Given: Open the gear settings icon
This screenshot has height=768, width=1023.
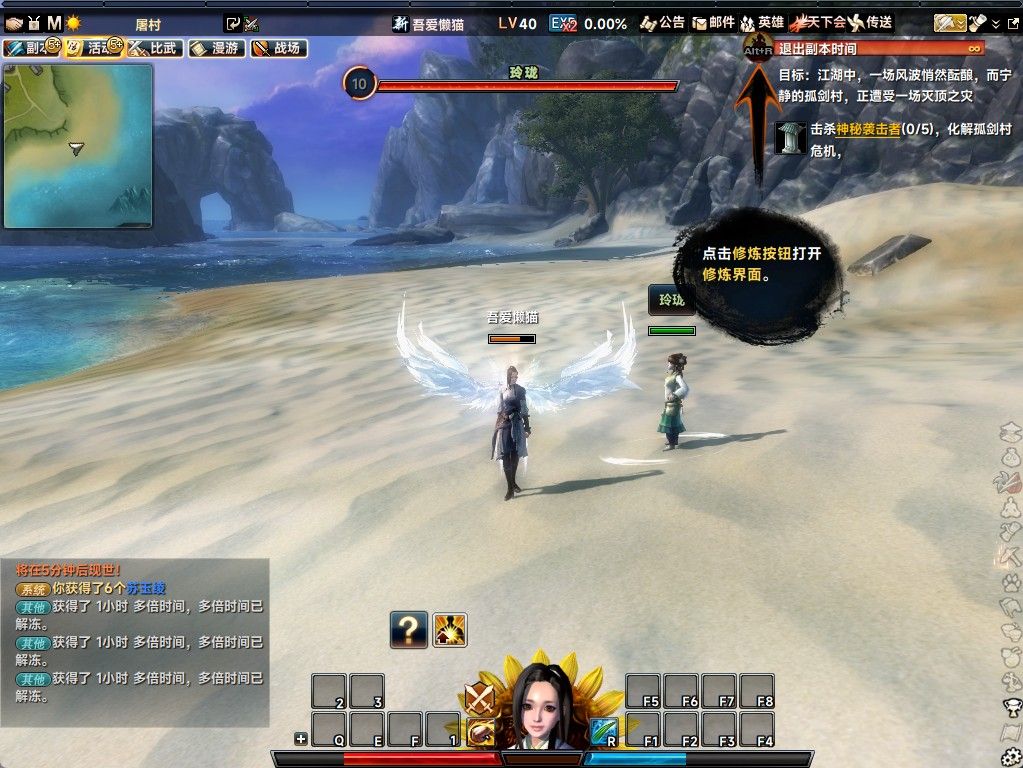Looking at the screenshot, I should 1011,757.
